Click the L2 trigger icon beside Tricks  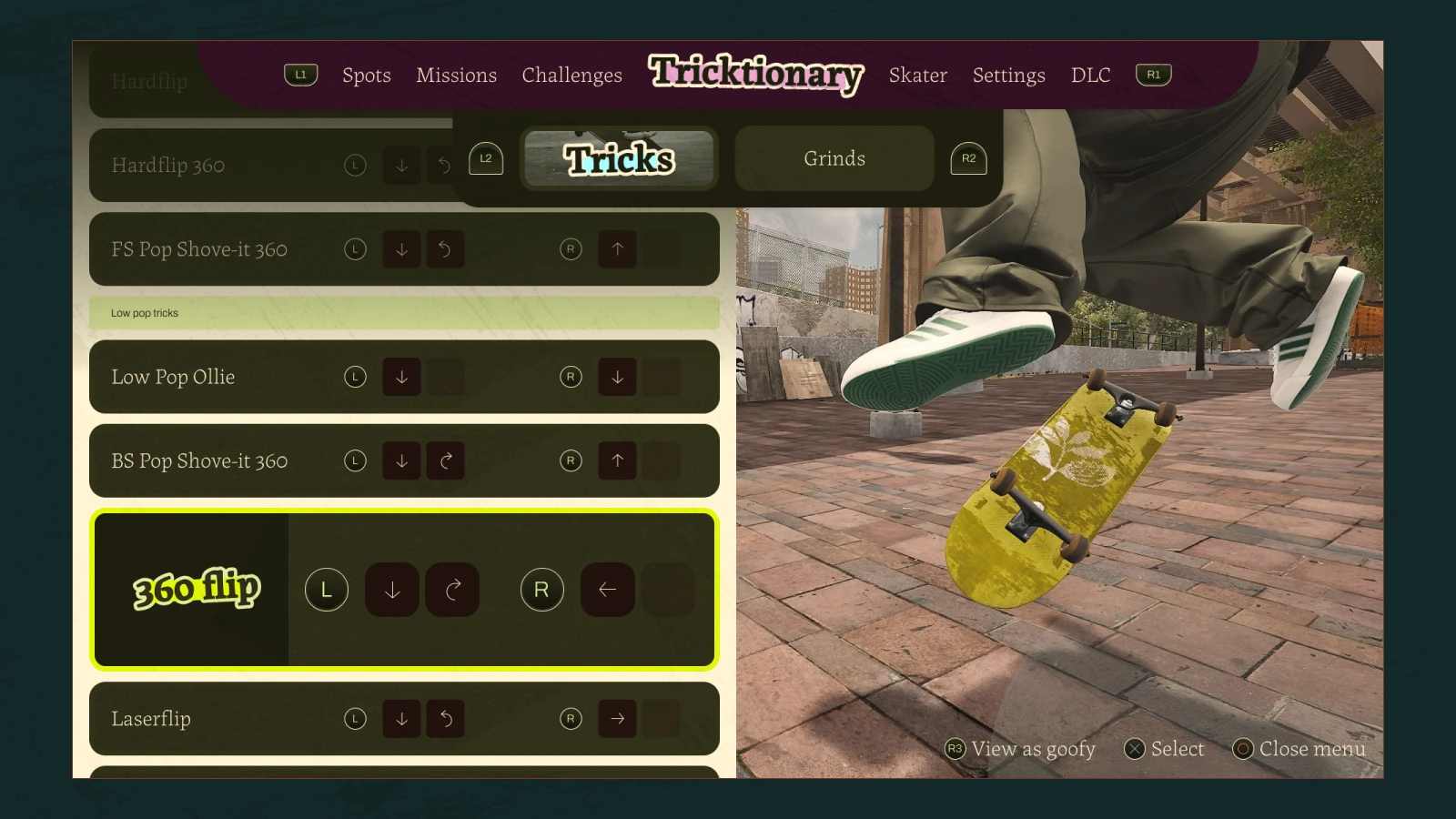486,157
